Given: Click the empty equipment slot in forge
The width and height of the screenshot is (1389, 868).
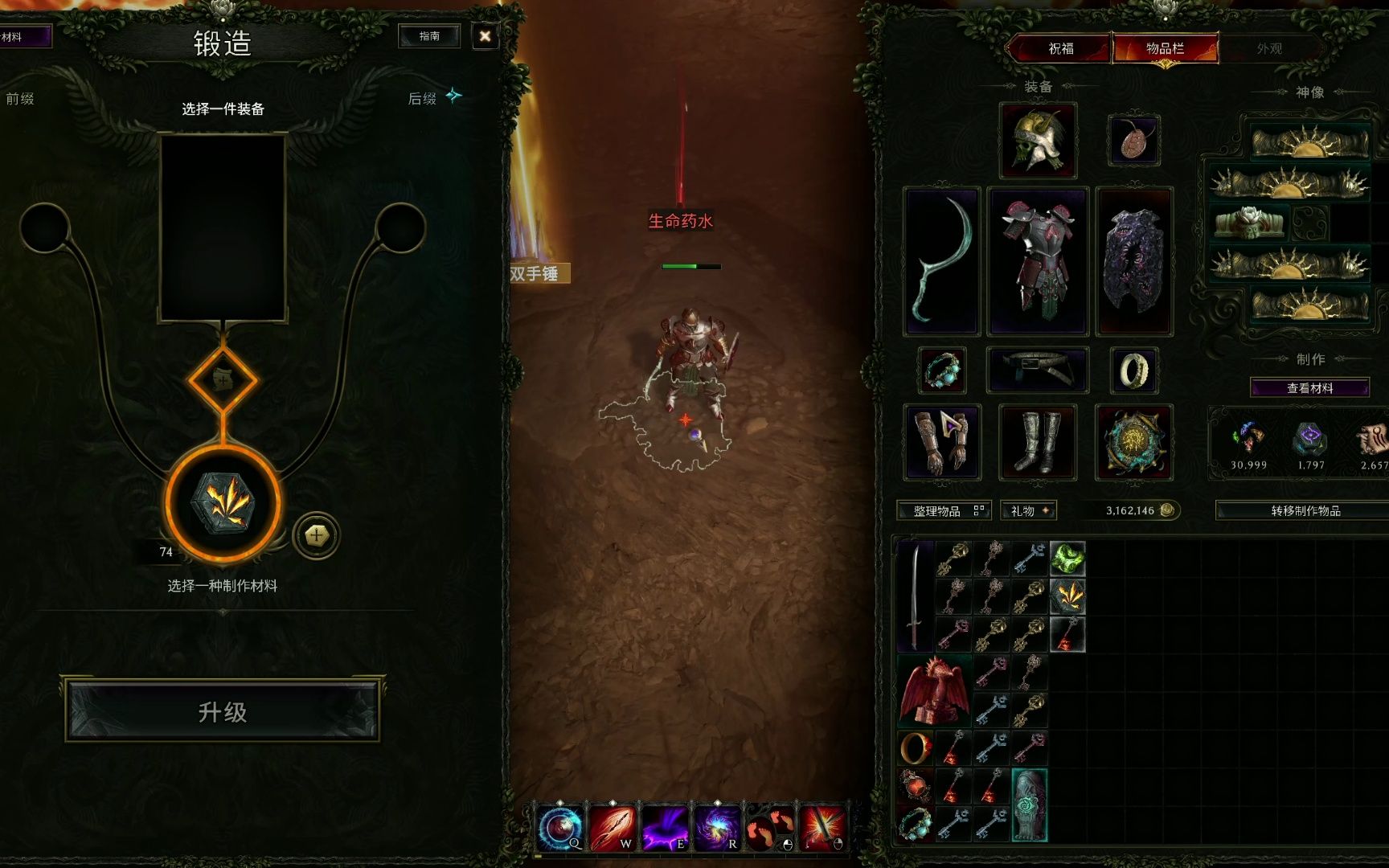Looking at the screenshot, I should [223, 228].
